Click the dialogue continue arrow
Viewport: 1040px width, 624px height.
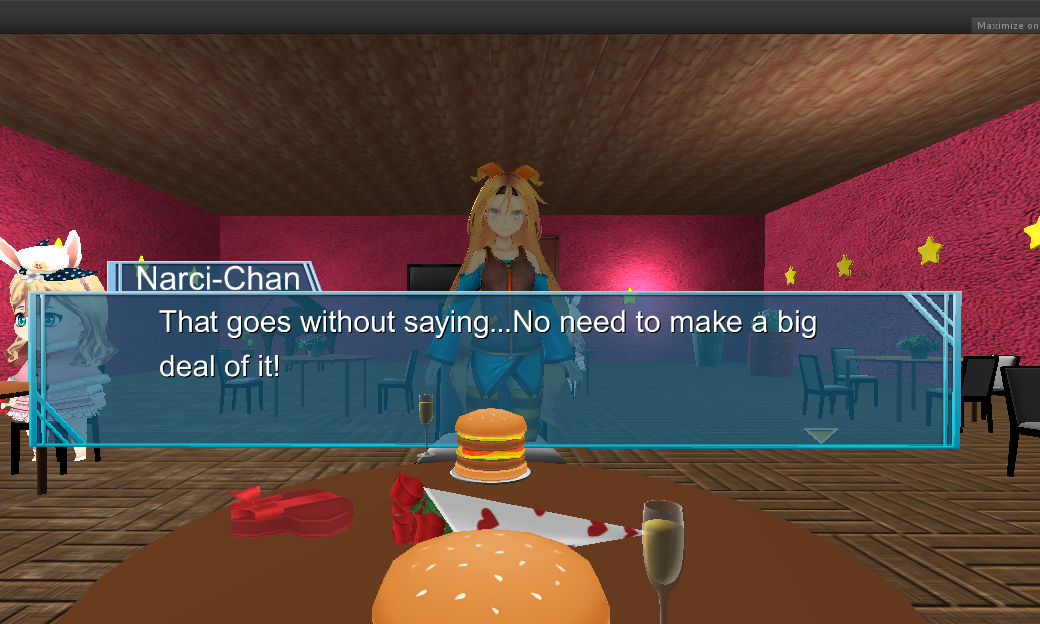tap(820, 435)
